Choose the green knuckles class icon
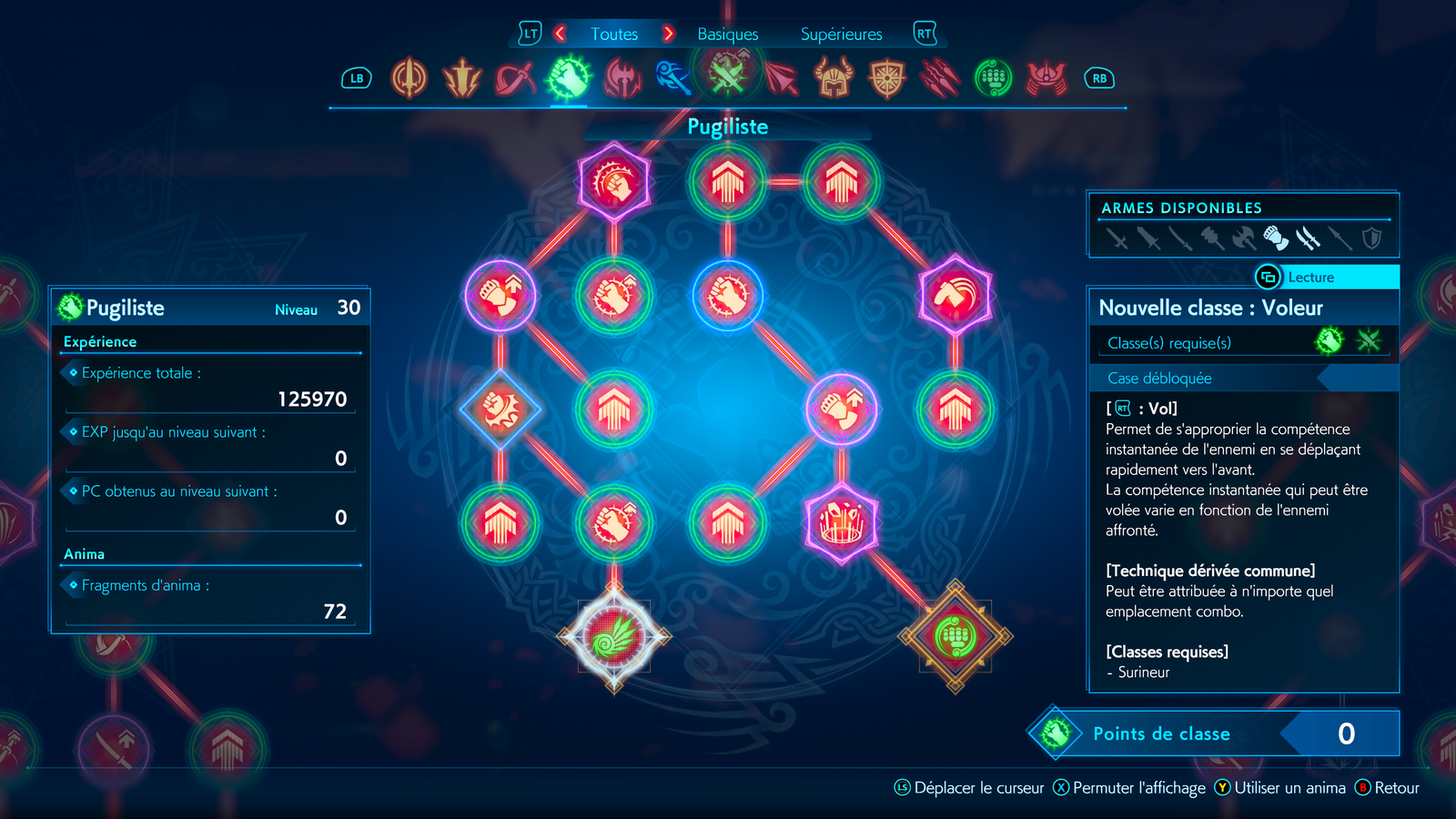This screenshot has width=1456, height=819. tap(994, 78)
